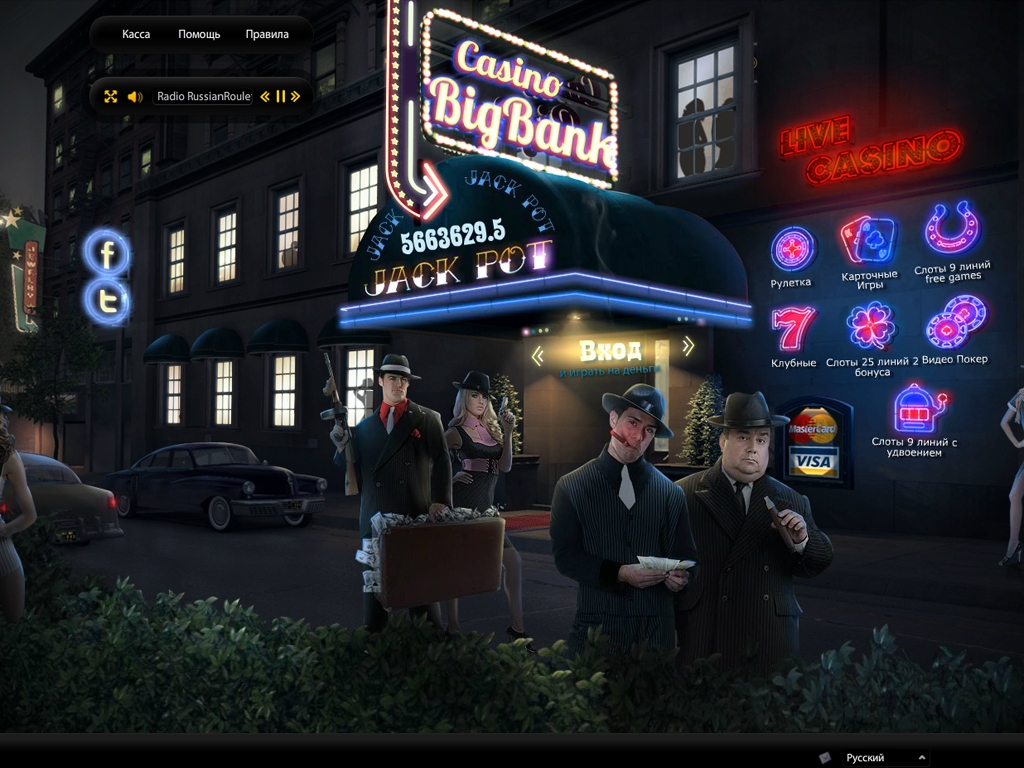The height and width of the screenshot is (768, 1024).
Task: Open the Правила rules menu
Action: tap(267, 34)
